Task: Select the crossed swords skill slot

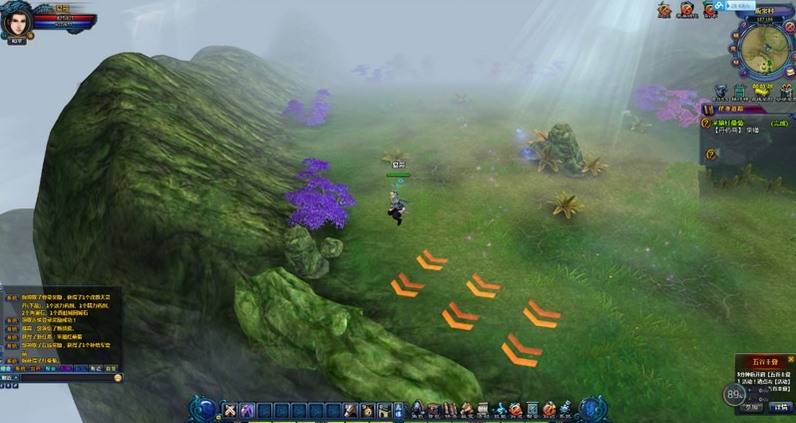Action: 229,409
